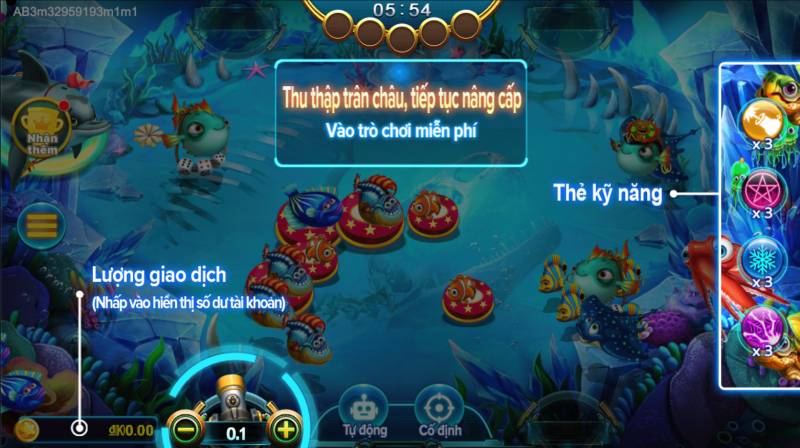The image size is (800, 448).
Task: Activate the pink pentagram skill
Action: (763, 189)
